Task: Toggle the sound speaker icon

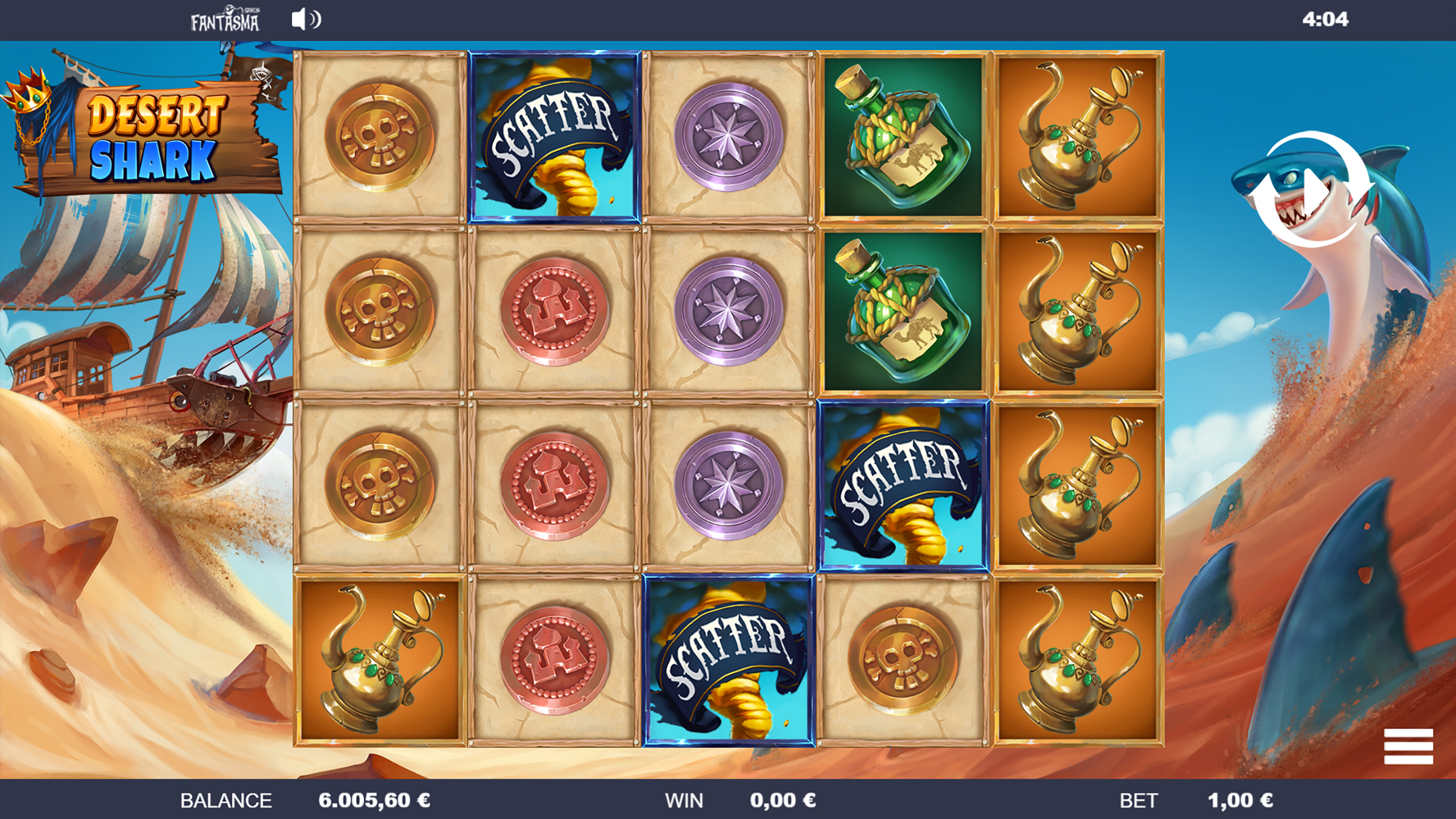Action: (305, 19)
